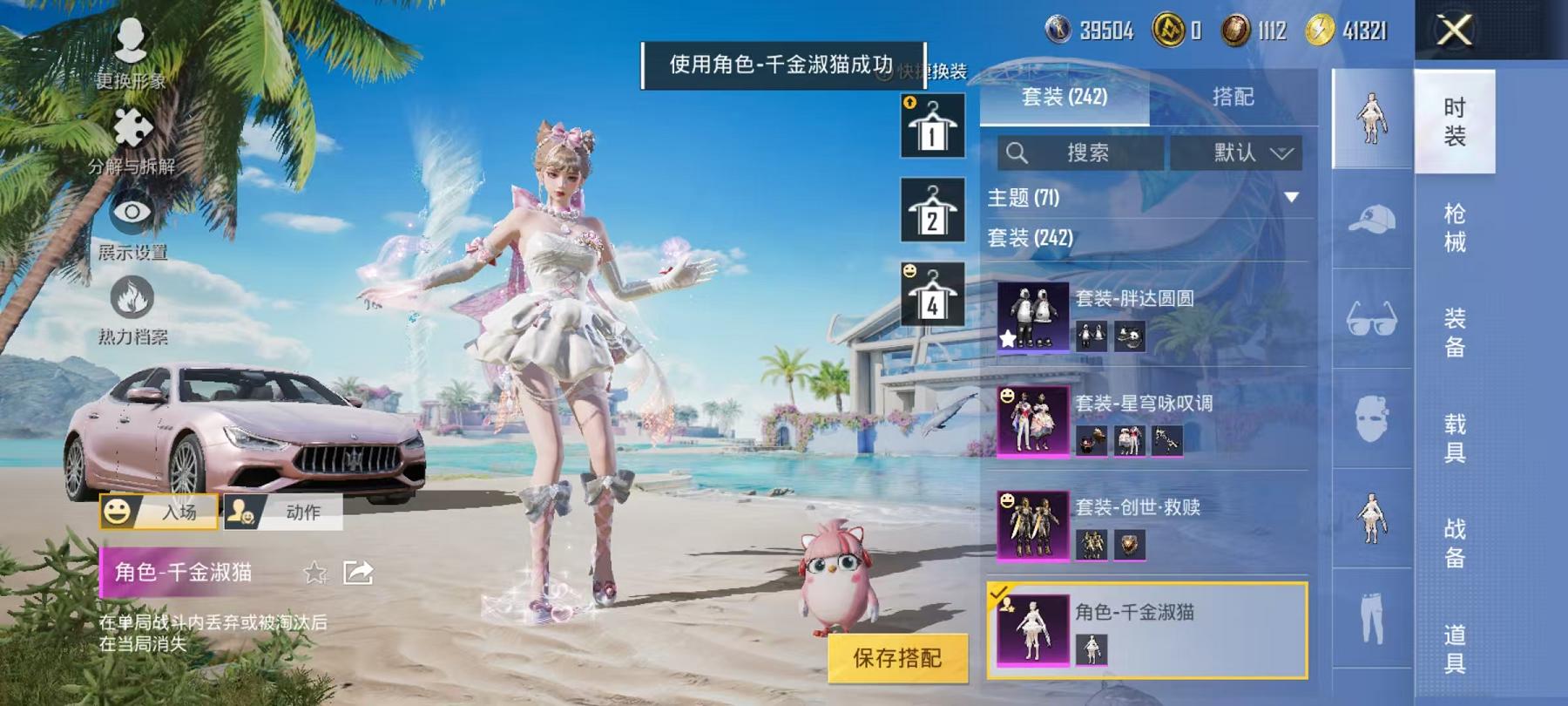Click the search magnifier icon

1017,152
